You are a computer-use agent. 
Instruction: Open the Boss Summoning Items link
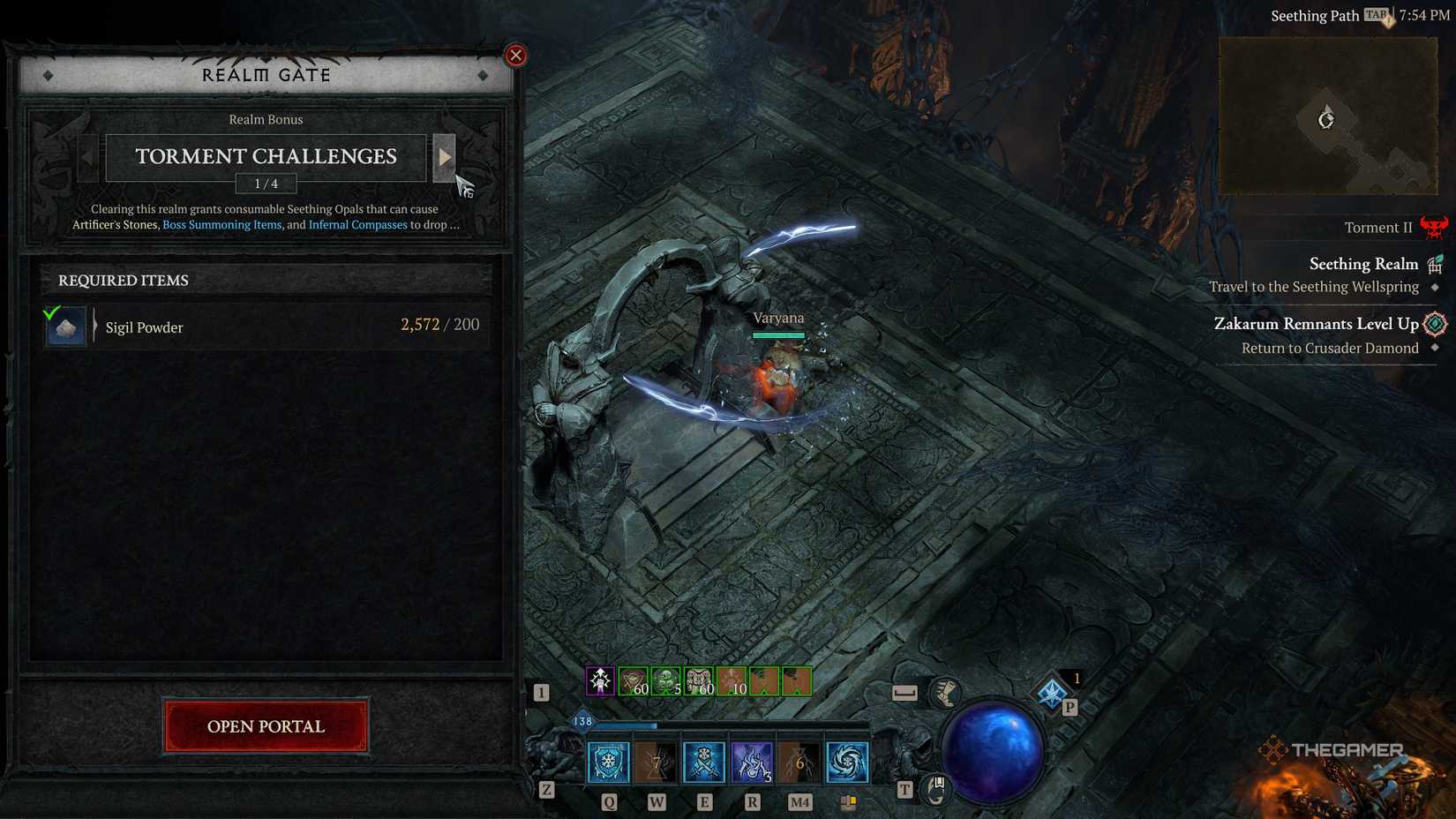221,224
